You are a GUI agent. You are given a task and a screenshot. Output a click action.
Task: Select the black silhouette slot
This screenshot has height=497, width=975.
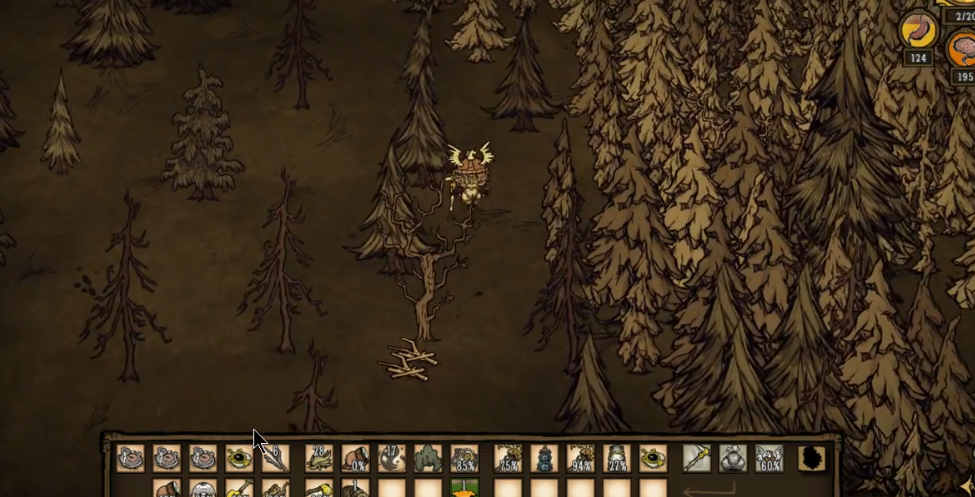[811, 458]
